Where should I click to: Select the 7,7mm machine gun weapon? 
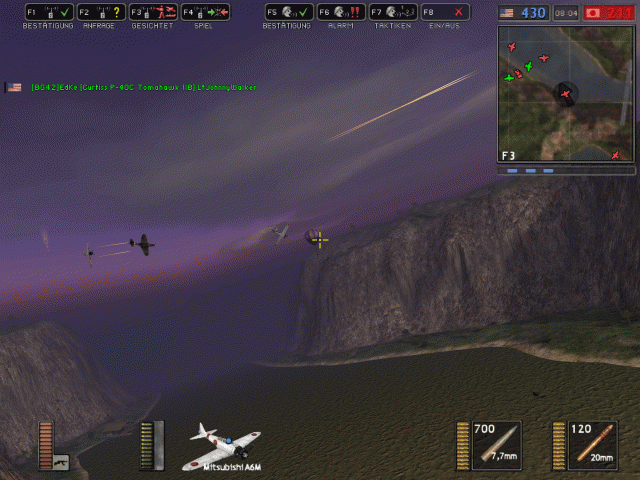[496, 444]
